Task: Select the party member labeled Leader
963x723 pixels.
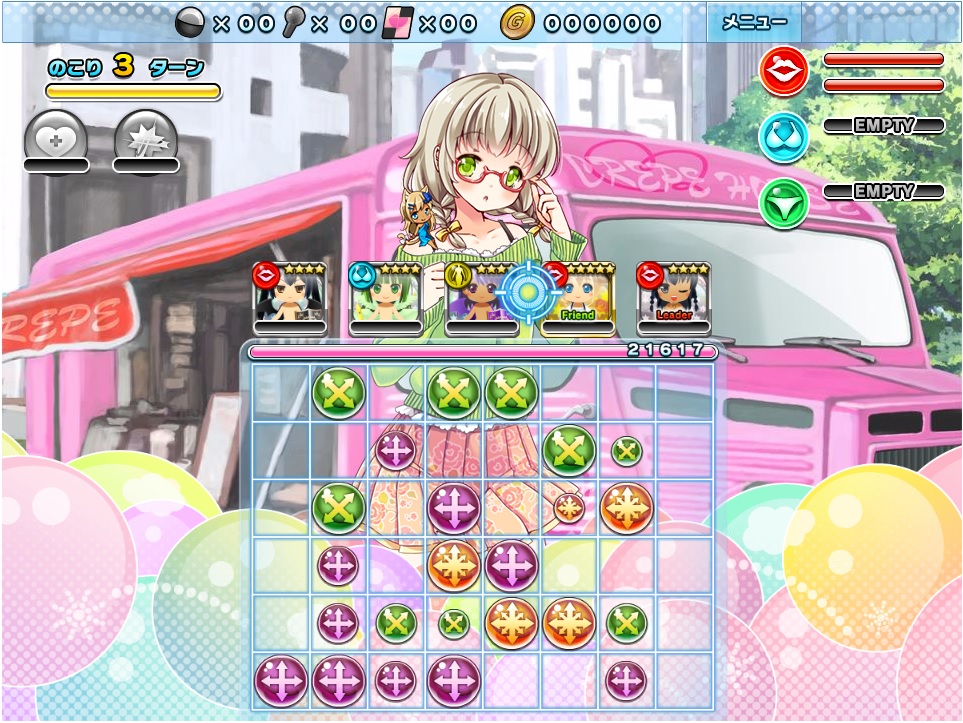Action: (674, 298)
